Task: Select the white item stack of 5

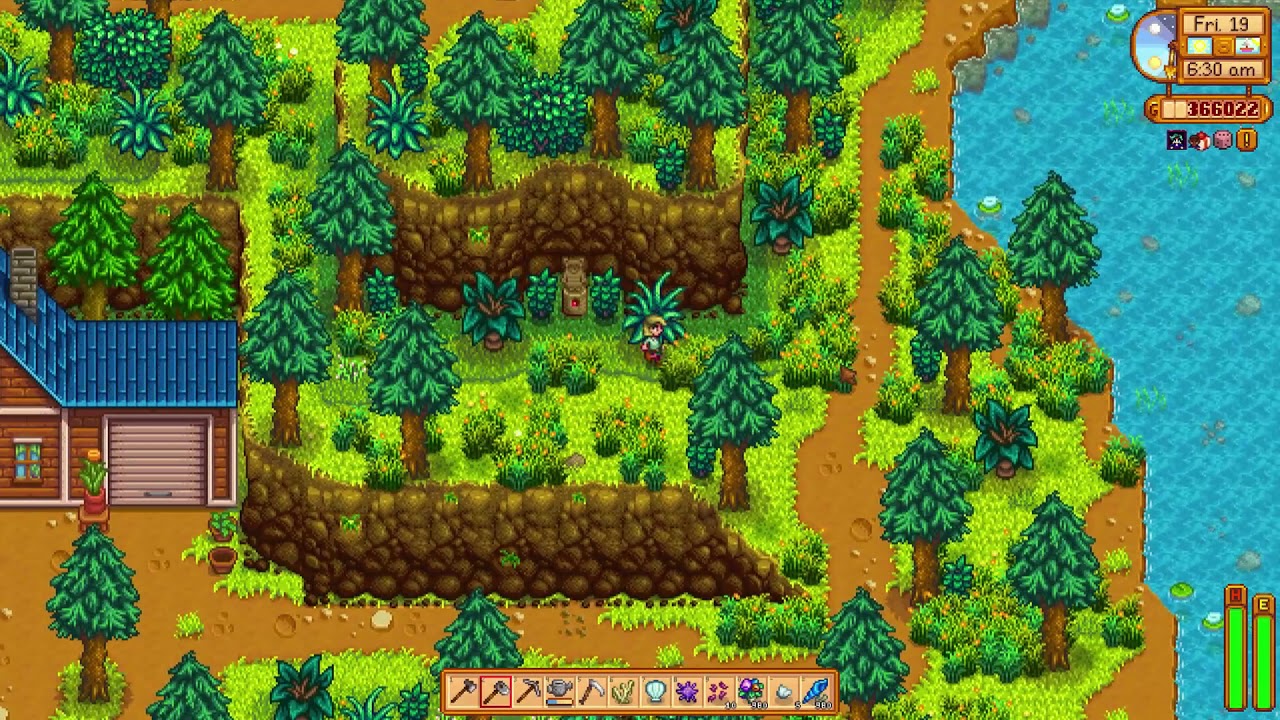Action: pos(784,691)
